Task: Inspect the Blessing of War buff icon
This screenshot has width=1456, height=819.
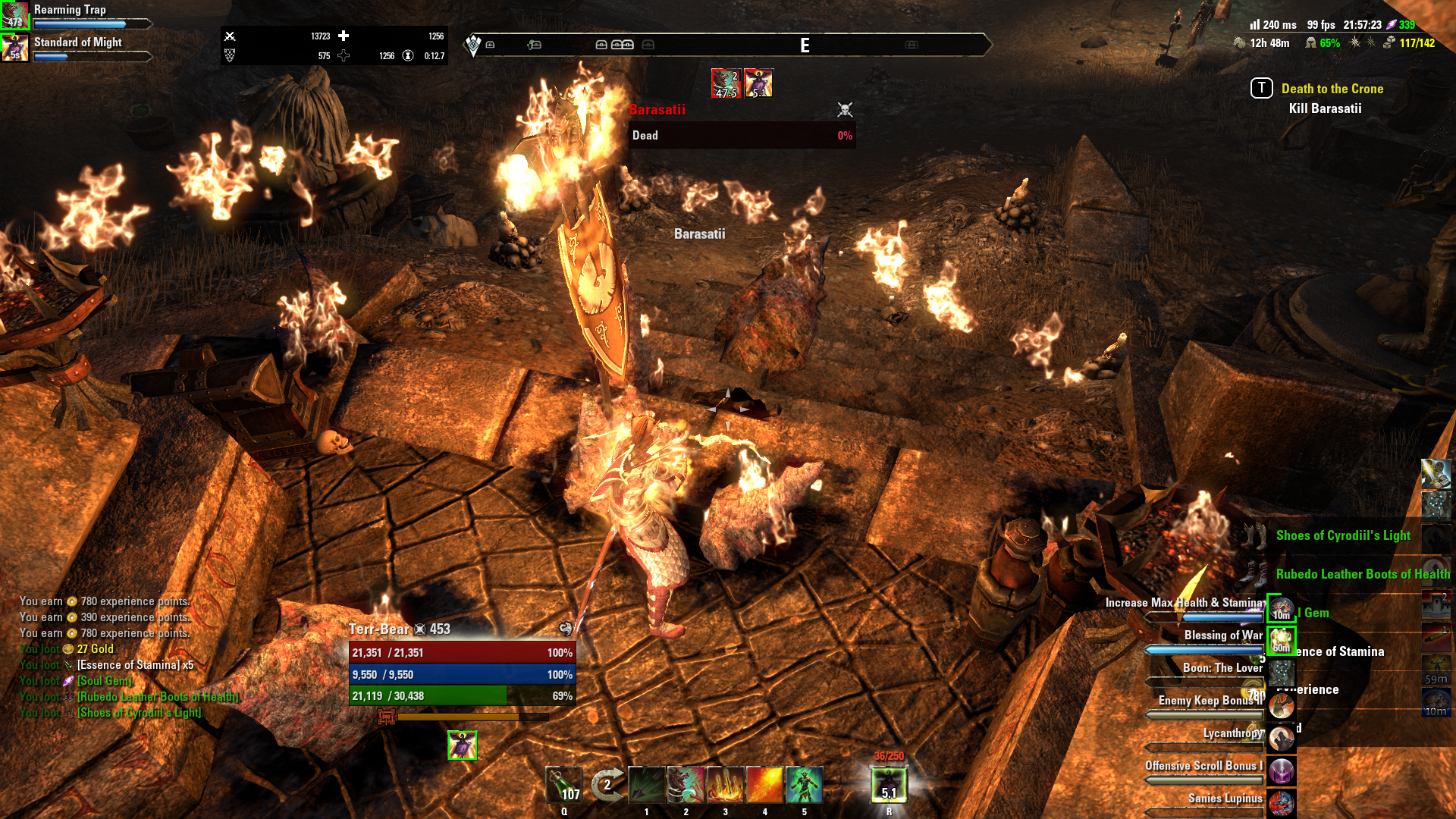Action: click(x=1282, y=641)
